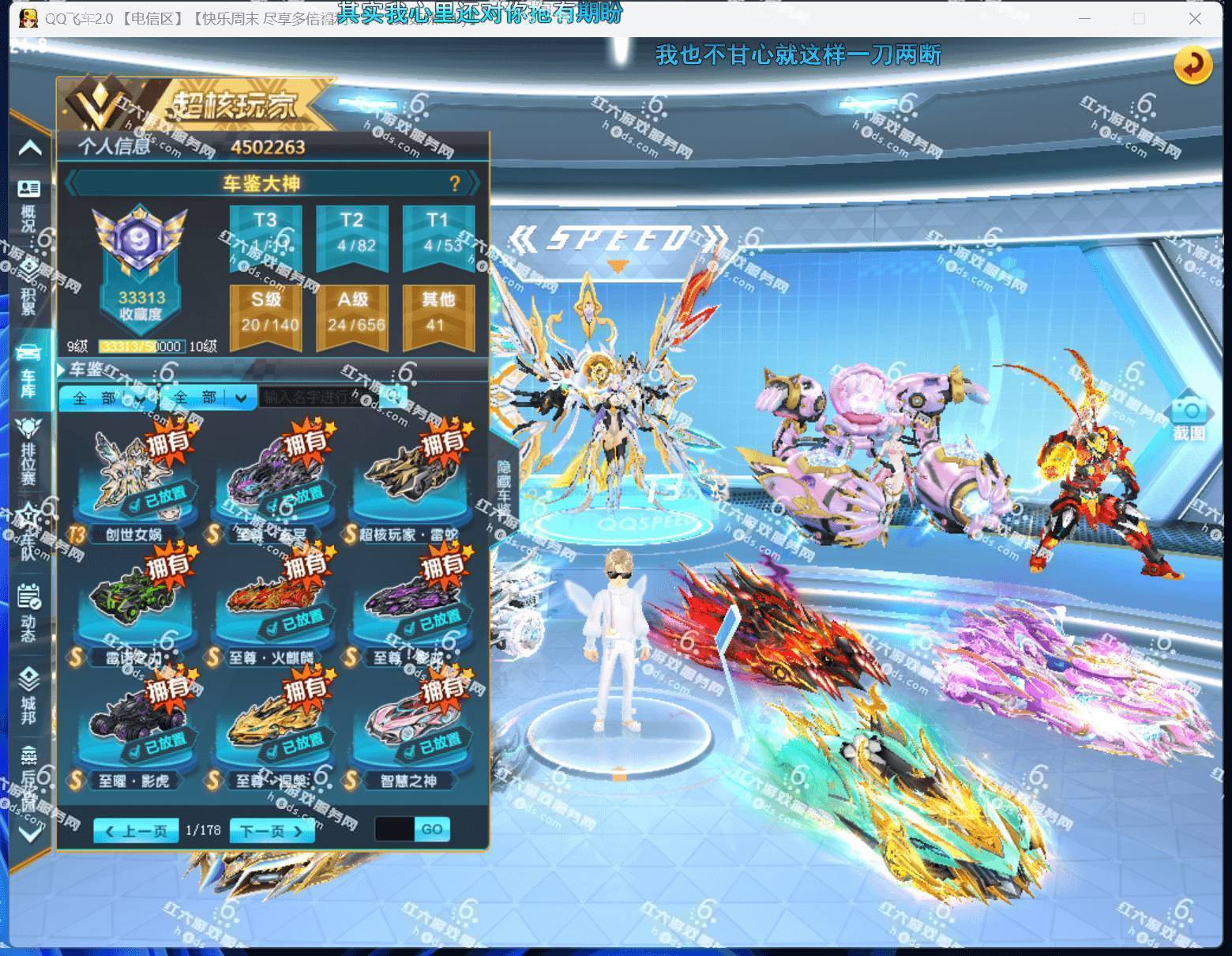Click the 下一页 next page button
1232x956 pixels.
[x=271, y=830]
